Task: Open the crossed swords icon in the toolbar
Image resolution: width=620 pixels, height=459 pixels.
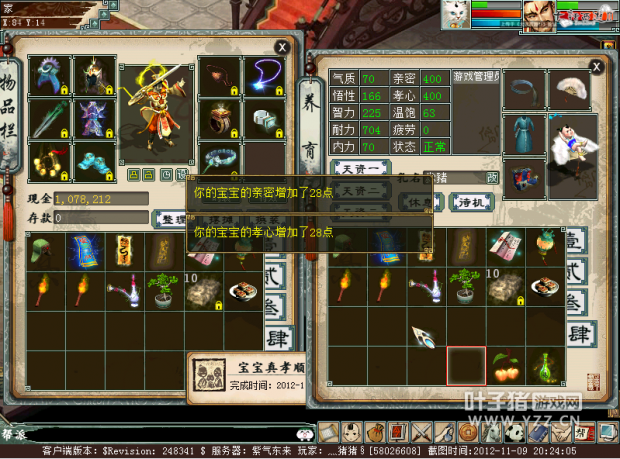Action: tap(420, 432)
